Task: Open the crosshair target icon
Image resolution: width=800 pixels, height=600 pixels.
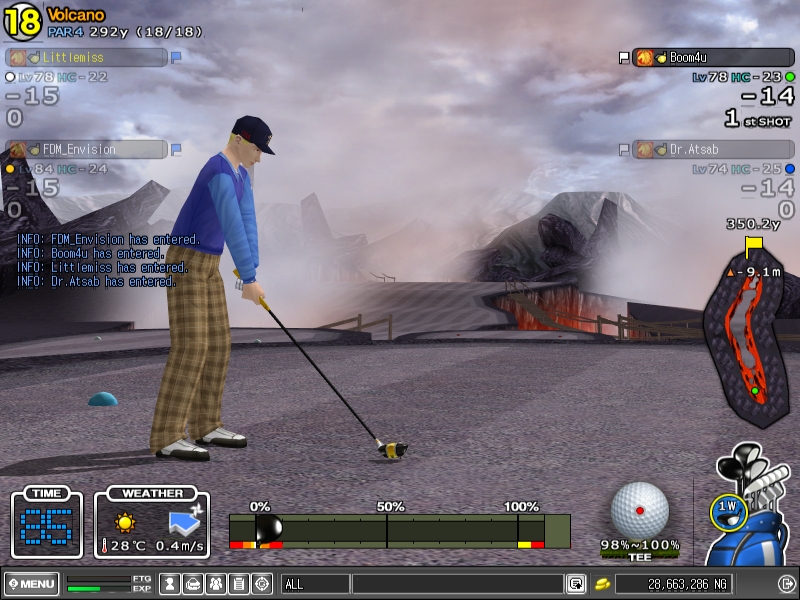Action: click(261, 584)
